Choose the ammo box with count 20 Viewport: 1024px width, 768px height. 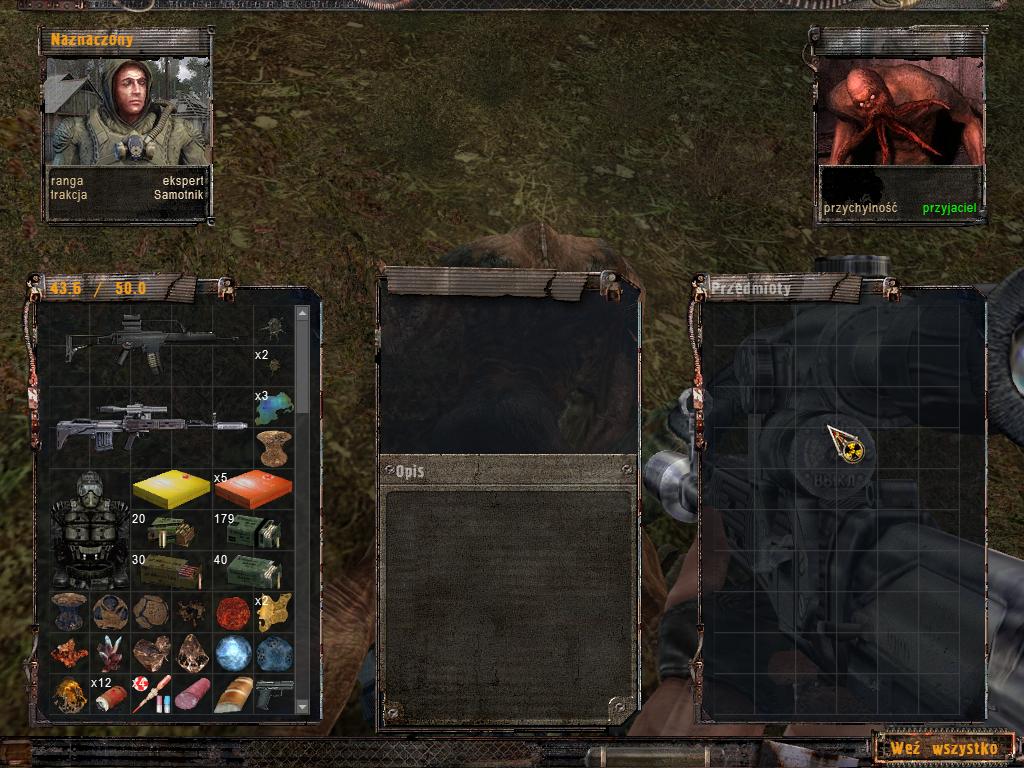[170, 531]
